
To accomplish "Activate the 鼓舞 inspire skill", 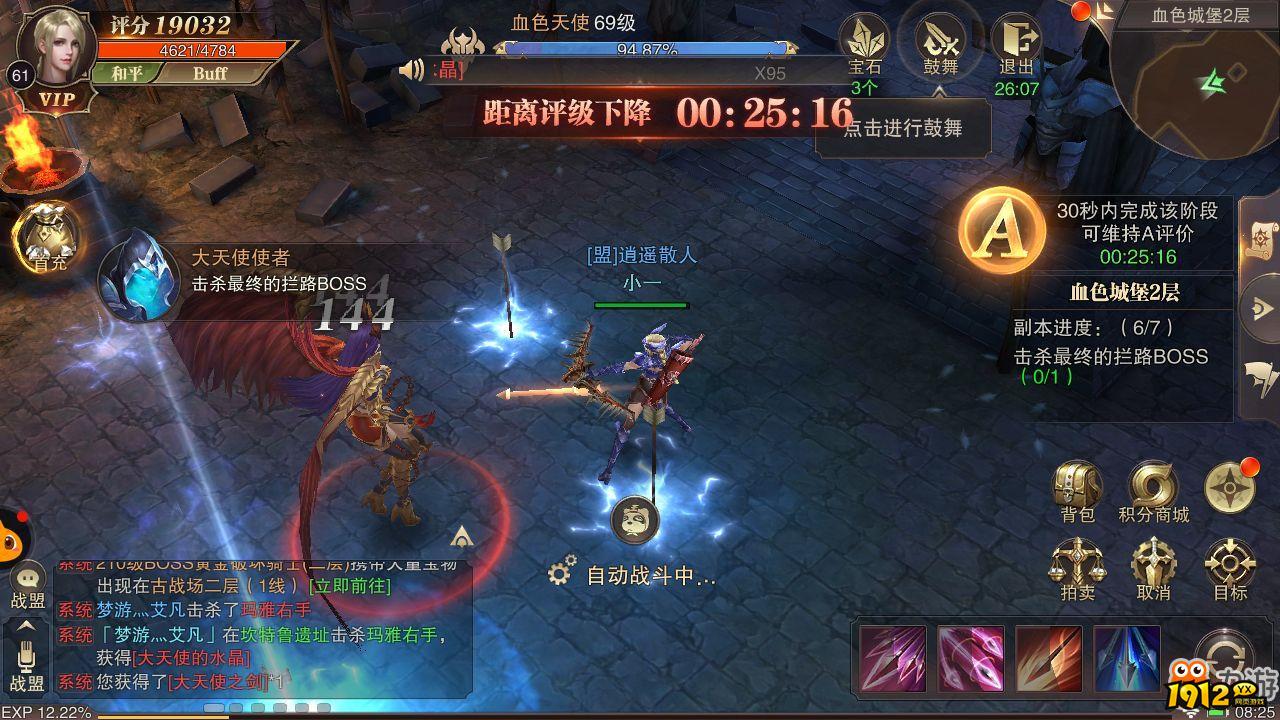I will pyautogui.click(x=940, y=42).
